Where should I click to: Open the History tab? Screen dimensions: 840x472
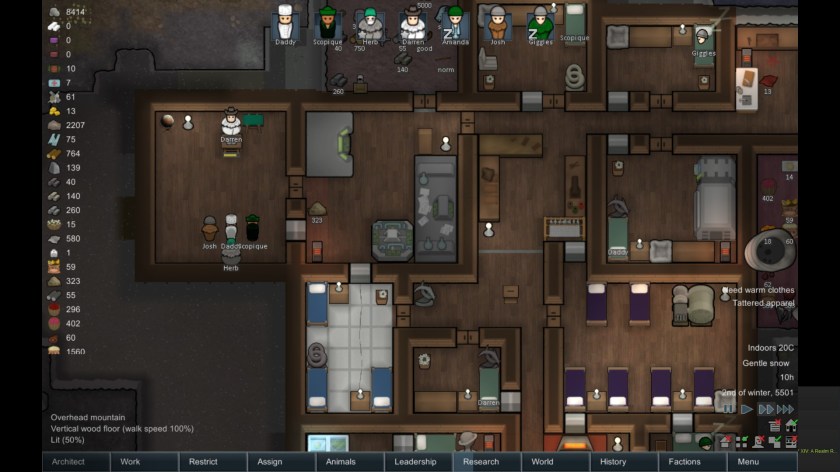pos(613,462)
